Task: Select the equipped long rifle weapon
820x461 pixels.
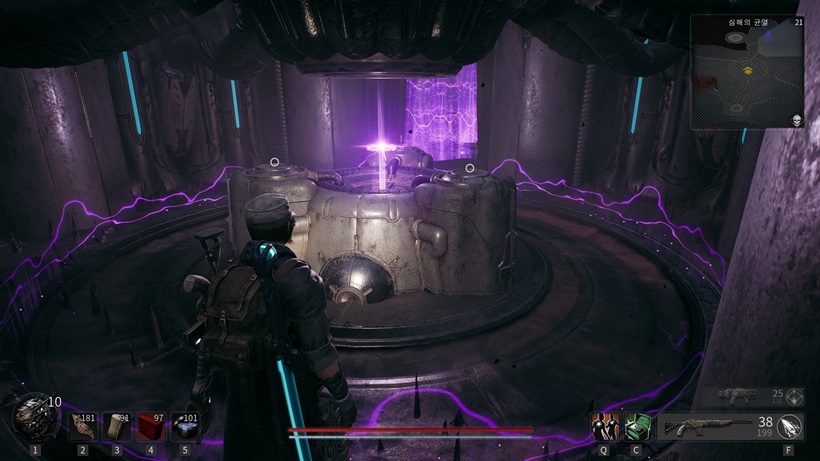Action: click(706, 428)
